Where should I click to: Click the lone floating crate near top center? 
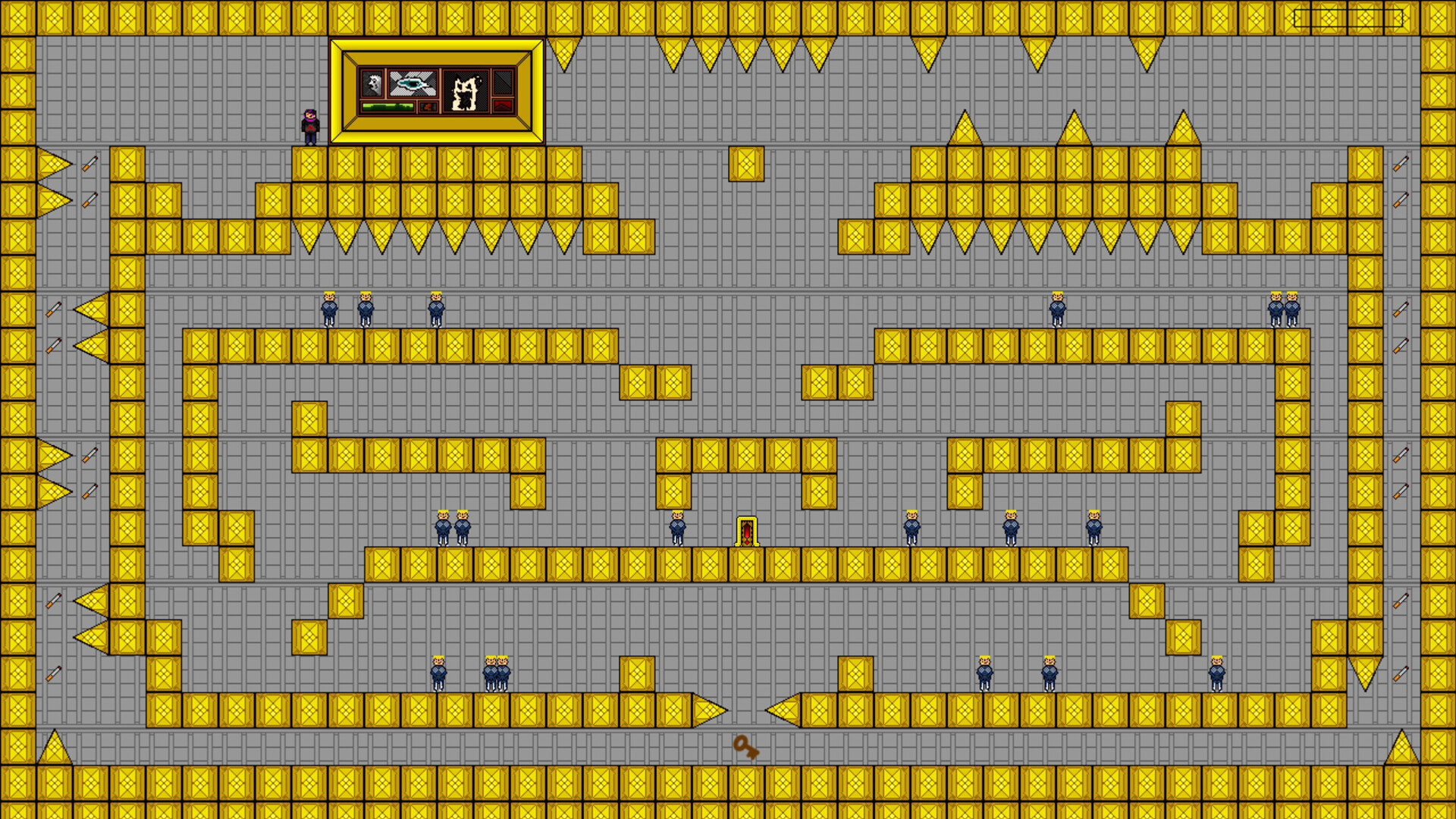click(746, 165)
